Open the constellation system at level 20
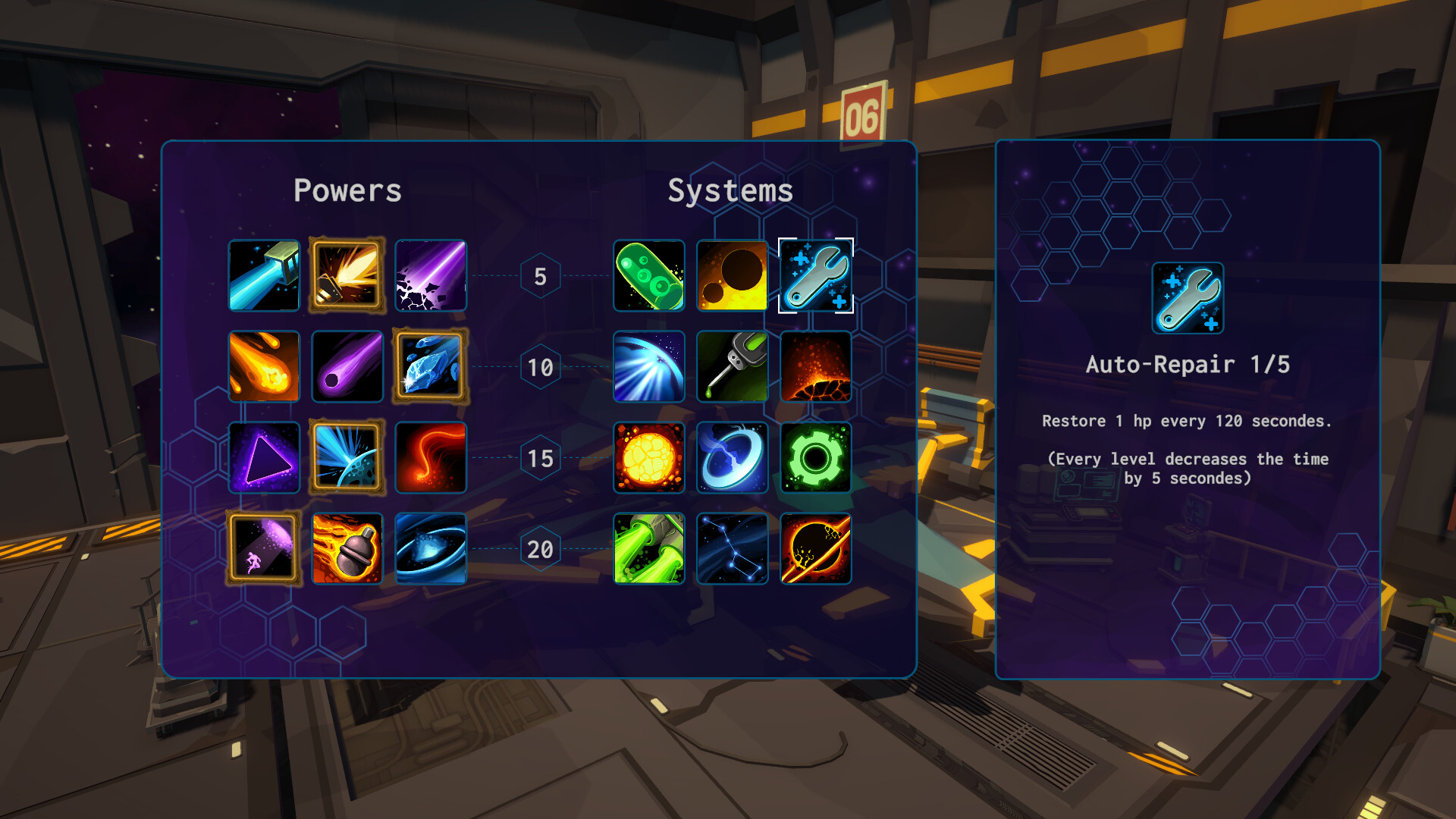 (x=732, y=548)
